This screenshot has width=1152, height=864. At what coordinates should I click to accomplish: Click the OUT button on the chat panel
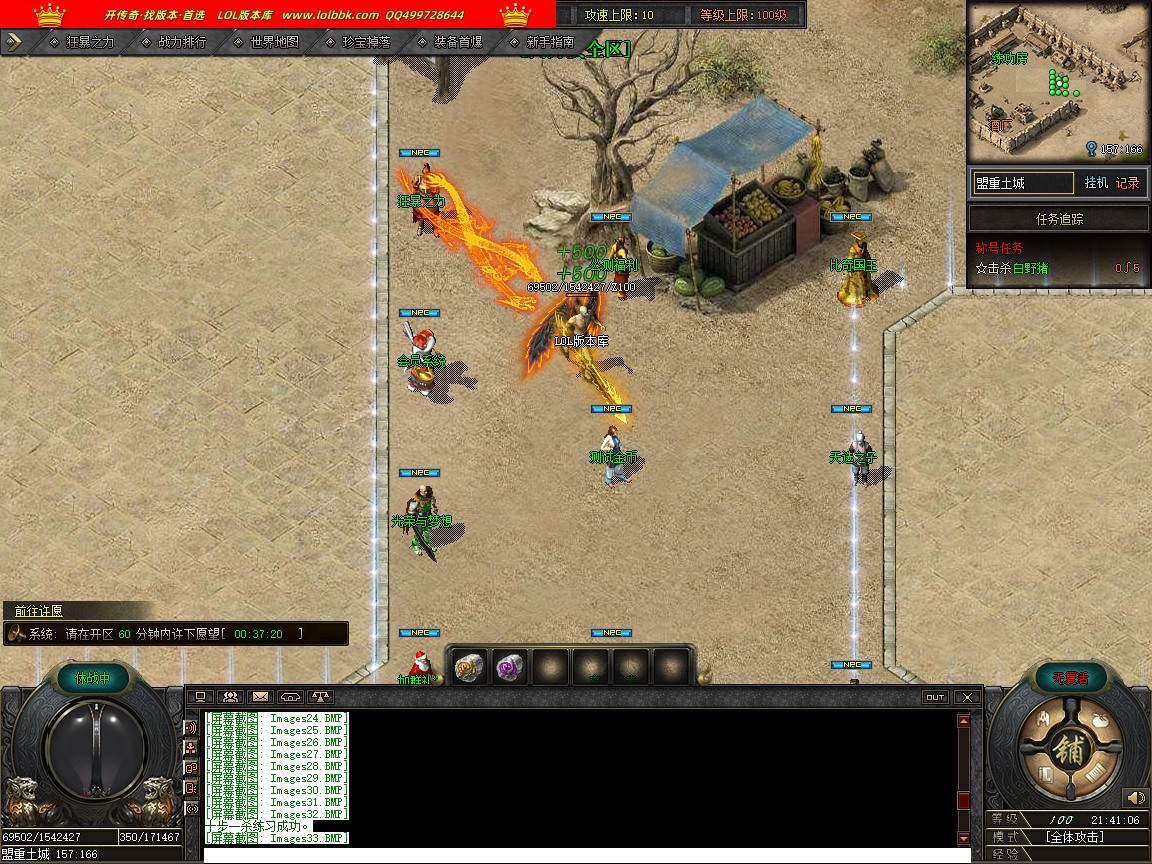pos(935,697)
